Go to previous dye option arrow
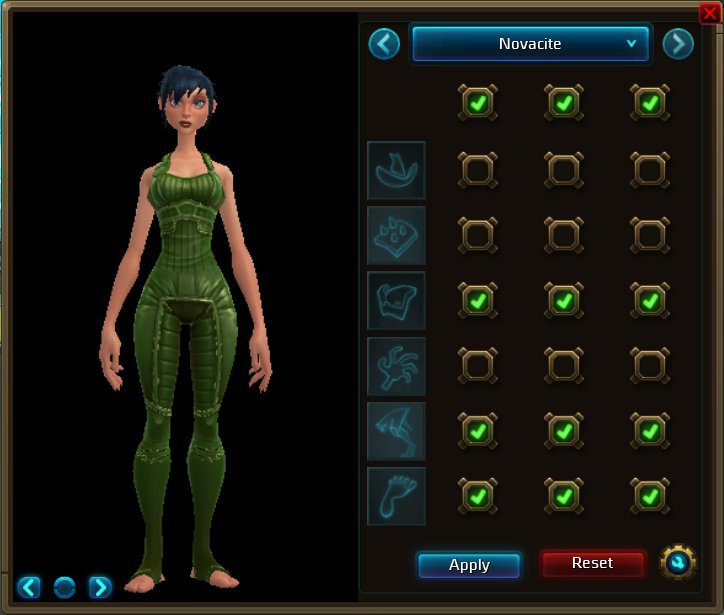This screenshot has width=724, height=615. (x=384, y=44)
